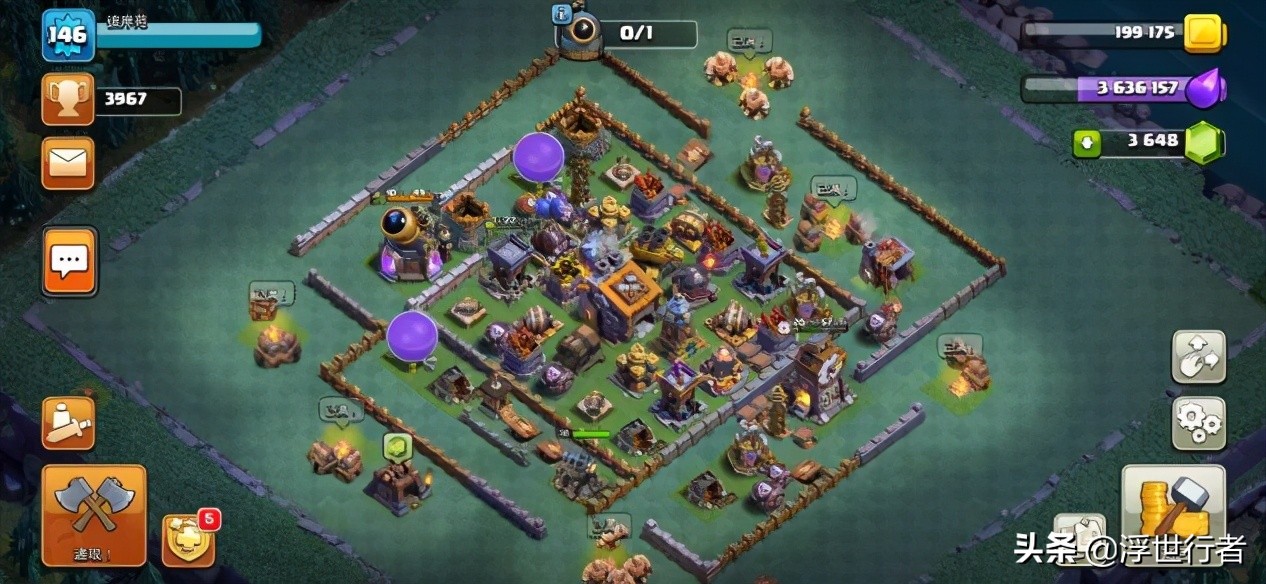Open the shop with the hammer and gold button
The height and width of the screenshot is (584, 1266).
tap(1173, 514)
